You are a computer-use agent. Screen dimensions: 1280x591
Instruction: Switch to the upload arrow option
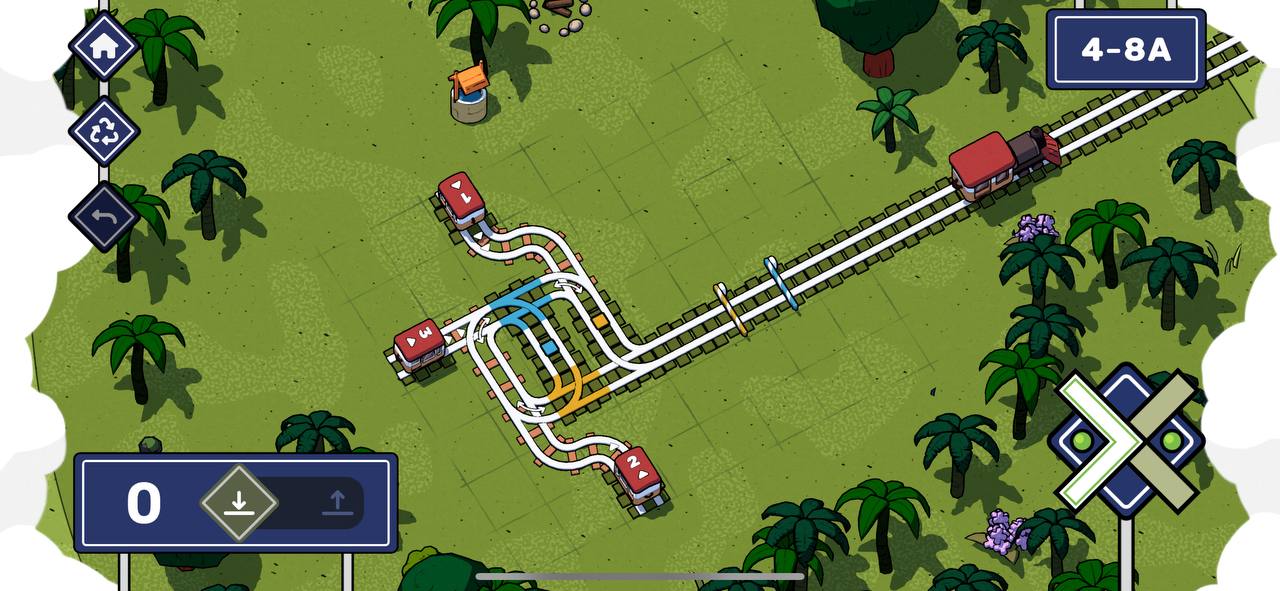pyautogui.click(x=338, y=502)
